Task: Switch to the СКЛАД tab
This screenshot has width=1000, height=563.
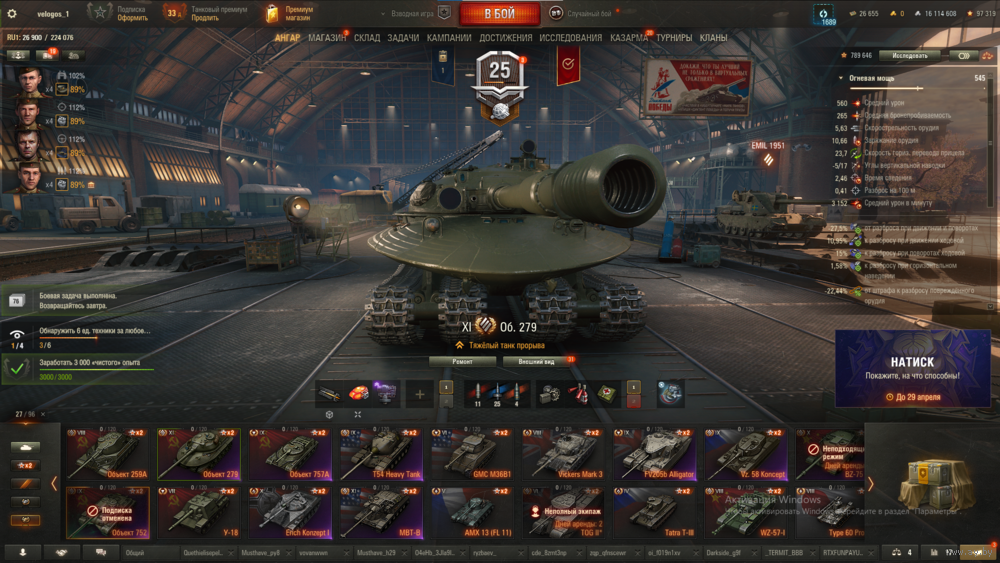Action: click(x=367, y=38)
